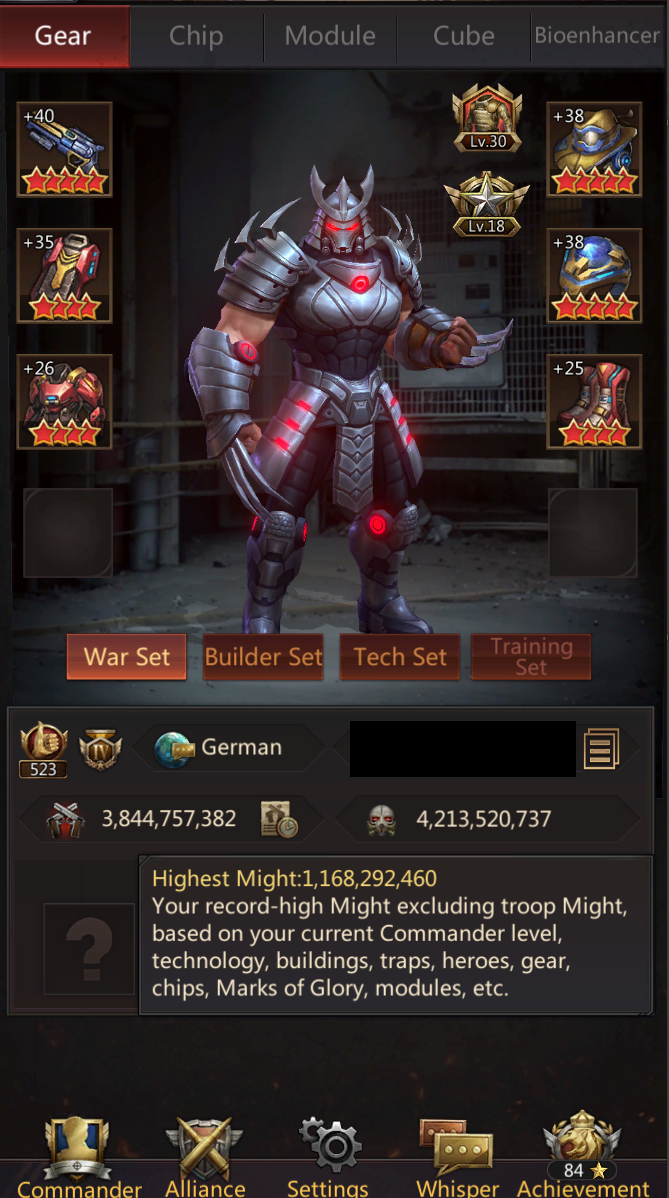The width and height of the screenshot is (669, 1198).
Task: Open the Module tab
Action: [x=330, y=36]
